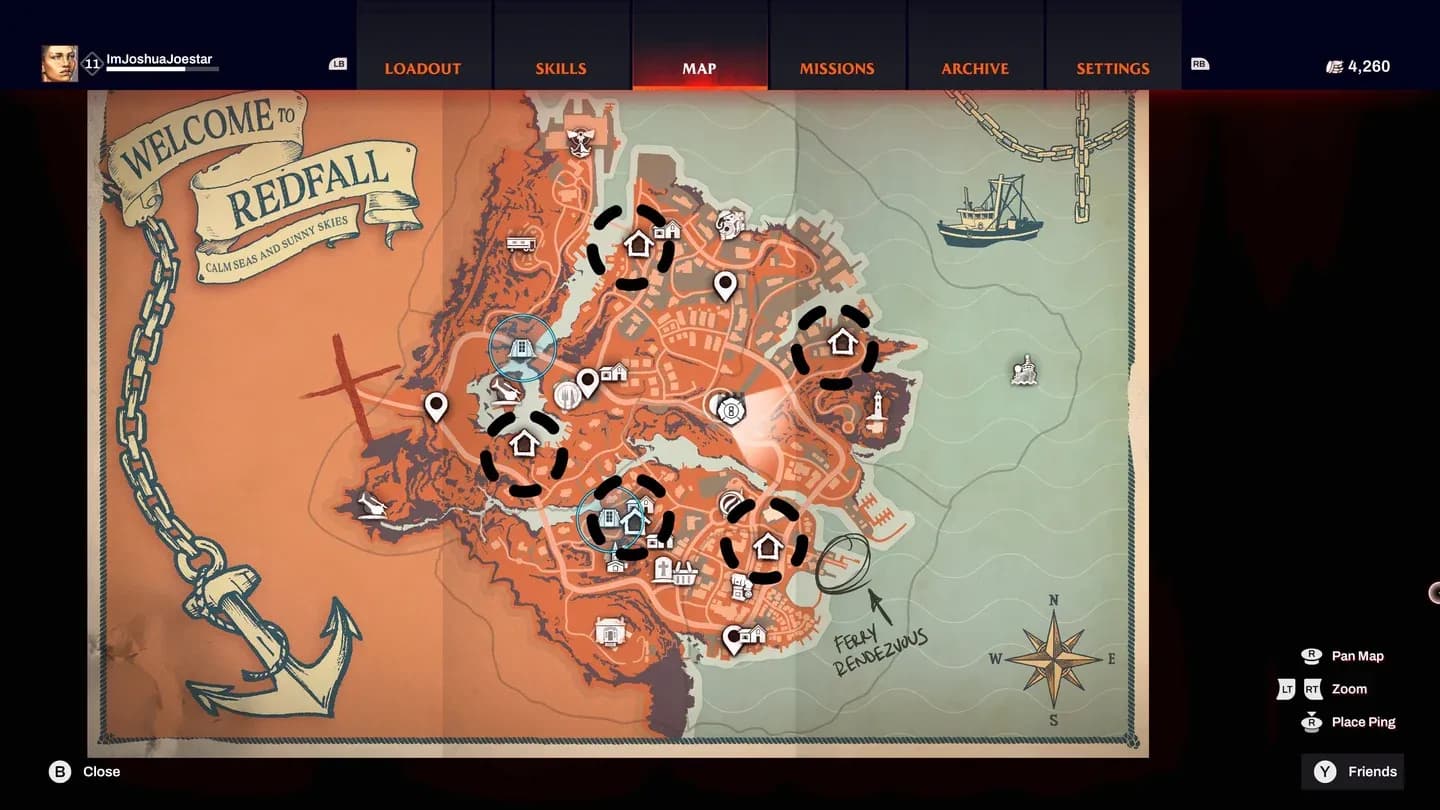Switch to the Skills tab
Image resolution: width=1440 pixels, height=810 pixels.
[561, 68]
